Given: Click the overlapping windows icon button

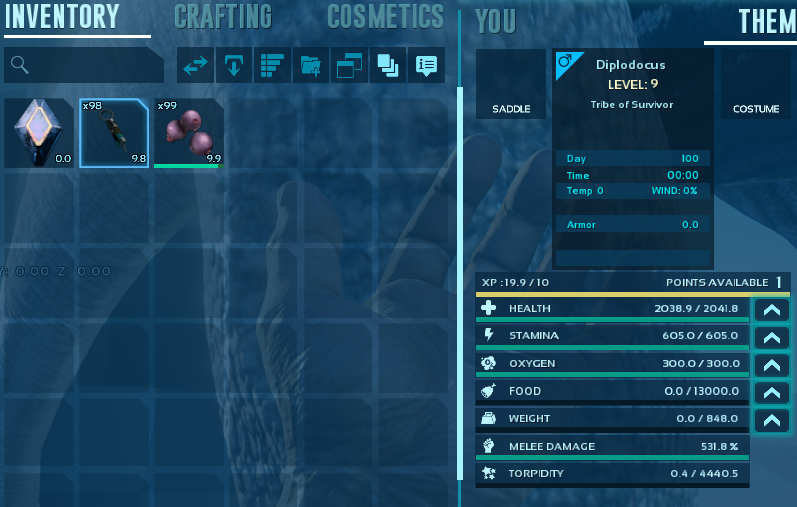Looking at the screenshot, I should tap(349, 66).
